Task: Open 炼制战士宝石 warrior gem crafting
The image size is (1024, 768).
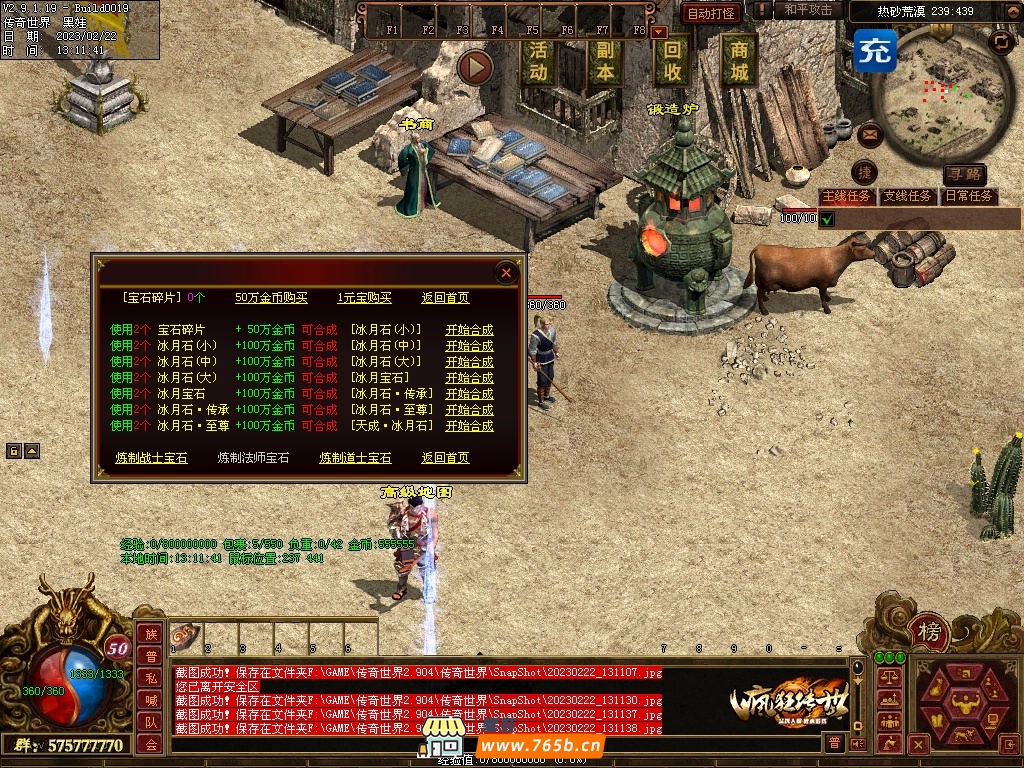Action: 151,458
